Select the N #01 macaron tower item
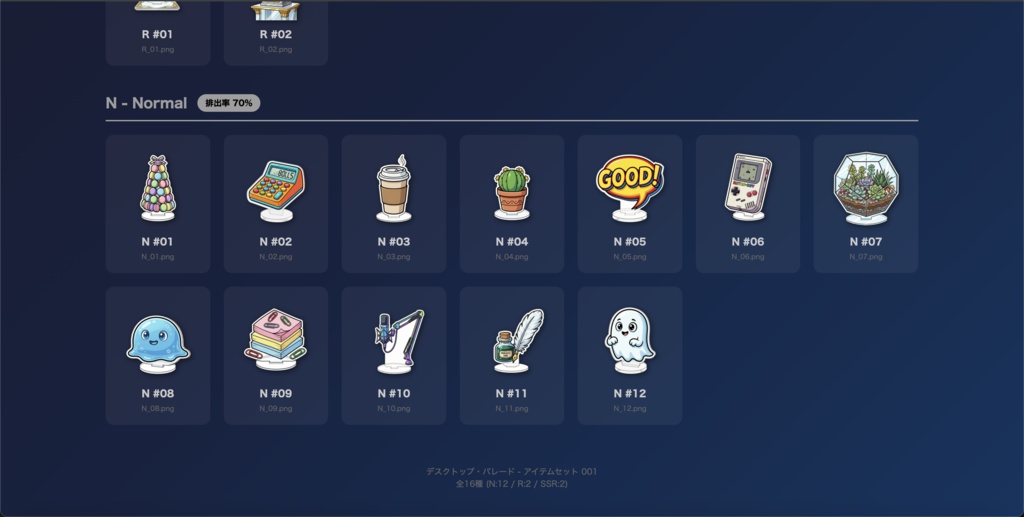Screen dimensions: 1024x517 tap(158, 203)
